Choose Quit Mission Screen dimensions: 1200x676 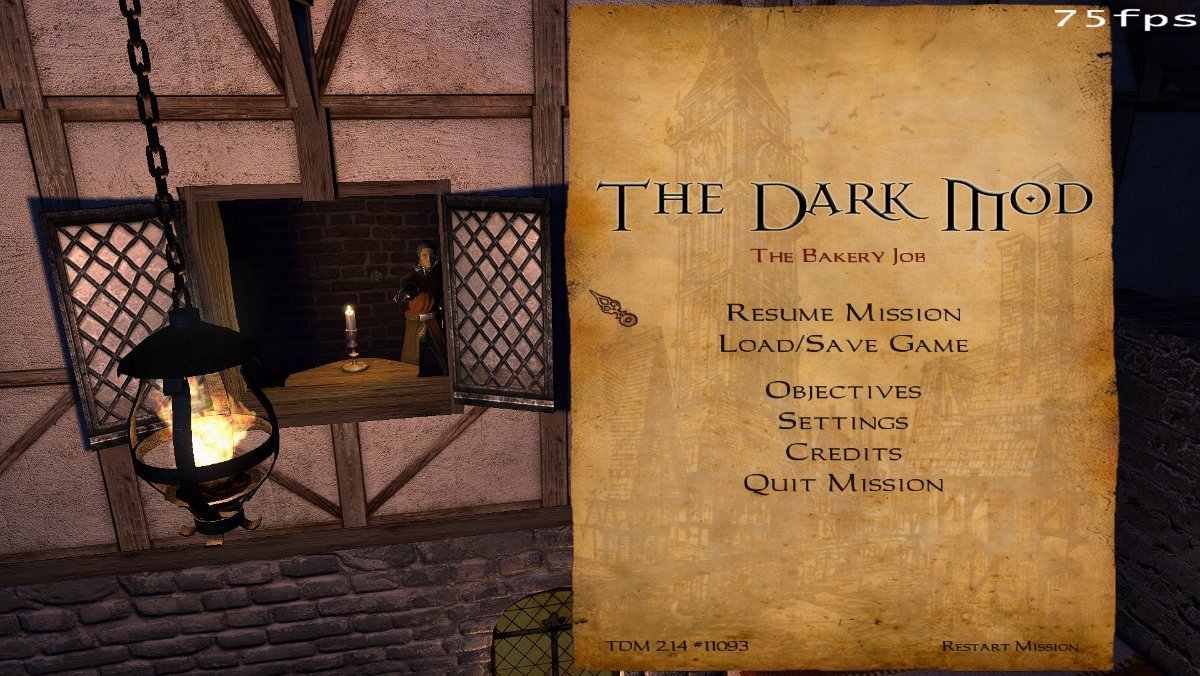point(843,484)
